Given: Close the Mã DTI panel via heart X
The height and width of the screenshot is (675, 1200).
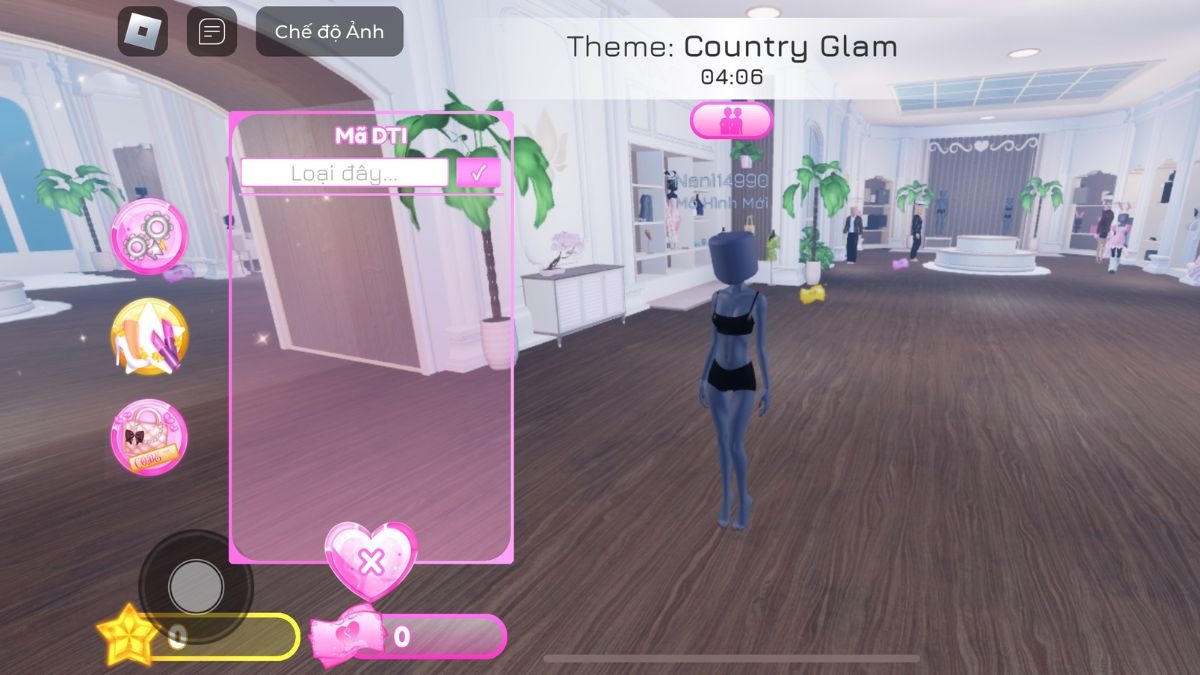Looking at the screenshot, I should point(371,560).
